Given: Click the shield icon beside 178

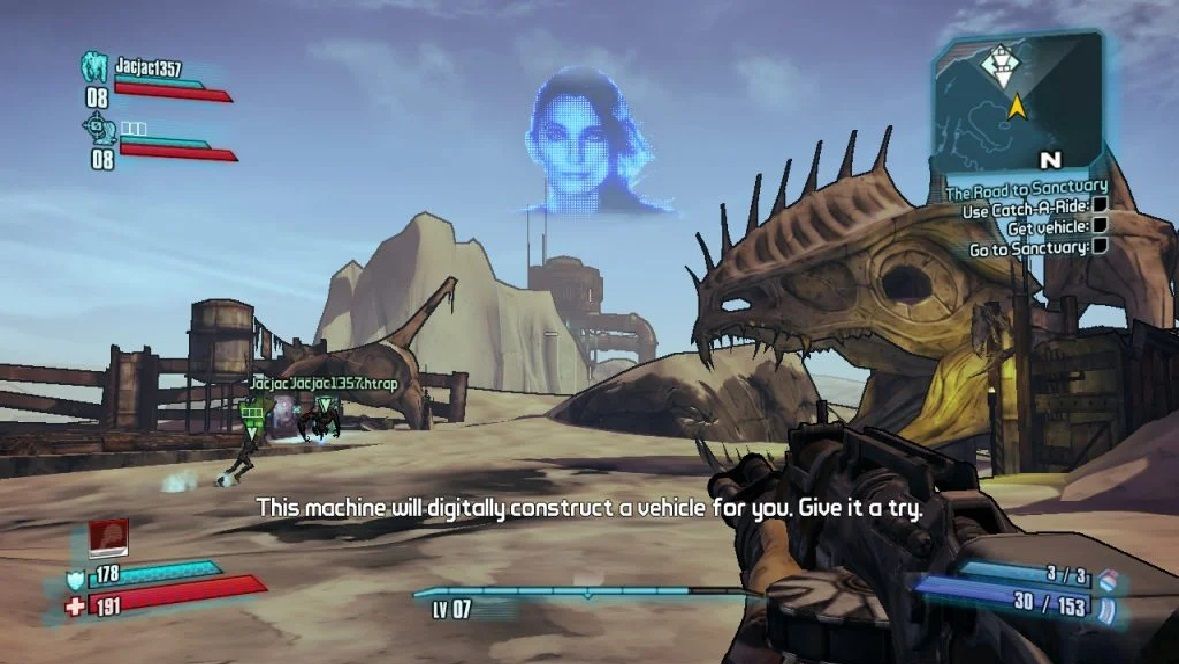Looking at the screenshot, I should click(75, 579).
